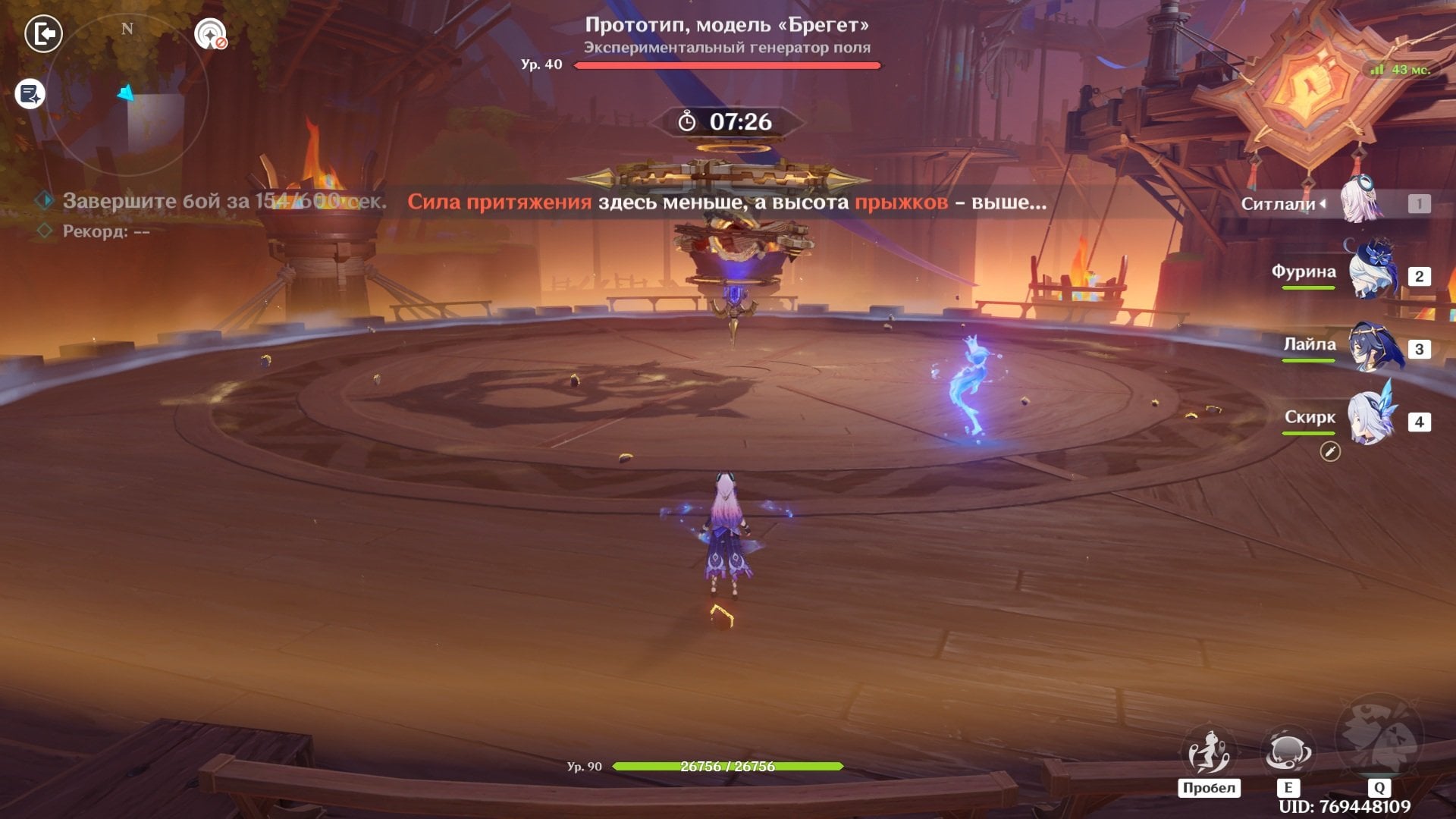The image size is (1456, 819).
Task: Switch to party member Лайла
Action: [x=1373, y=346]
